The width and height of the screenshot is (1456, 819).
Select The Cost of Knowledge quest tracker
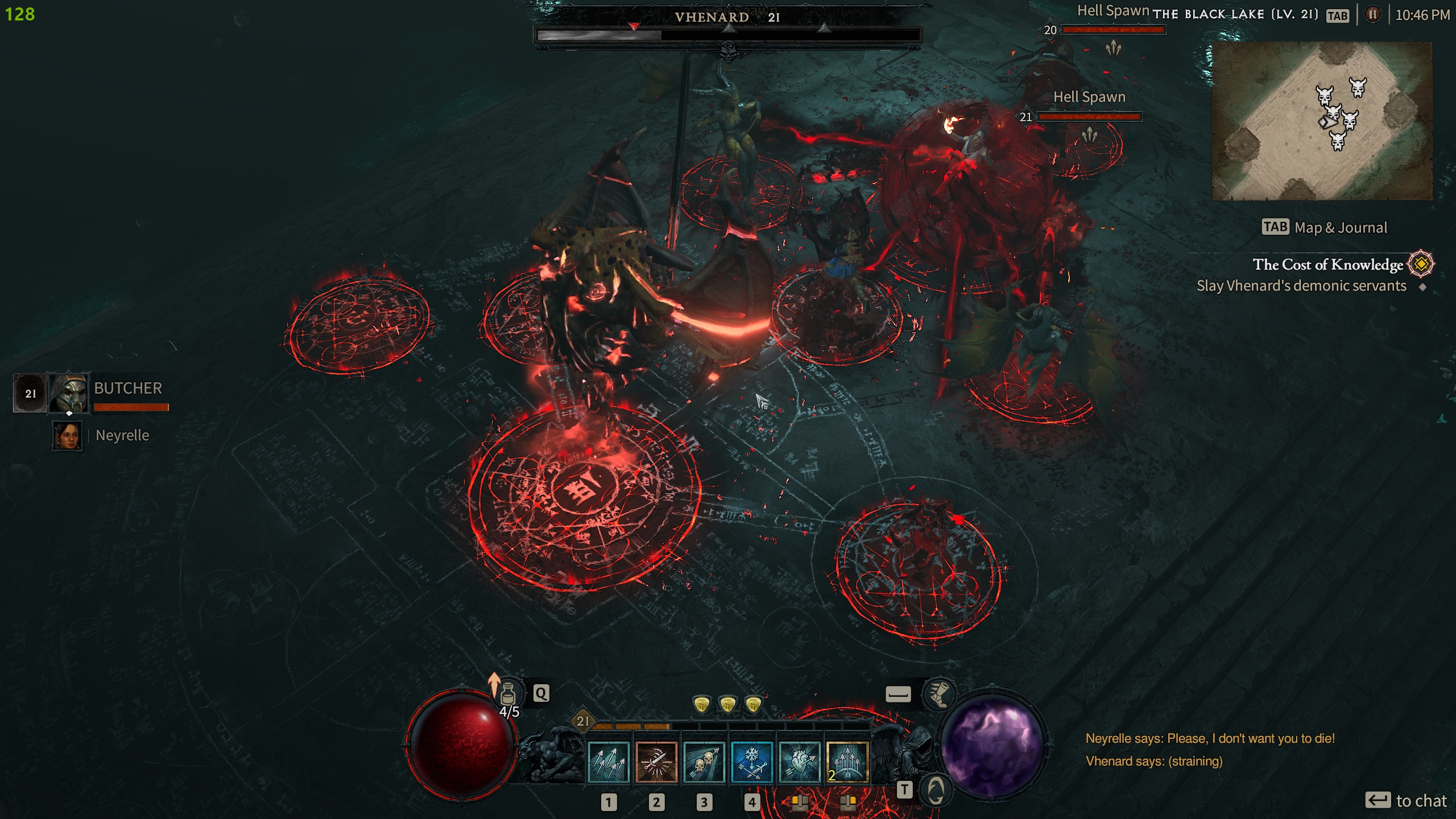coord(1327,264)
